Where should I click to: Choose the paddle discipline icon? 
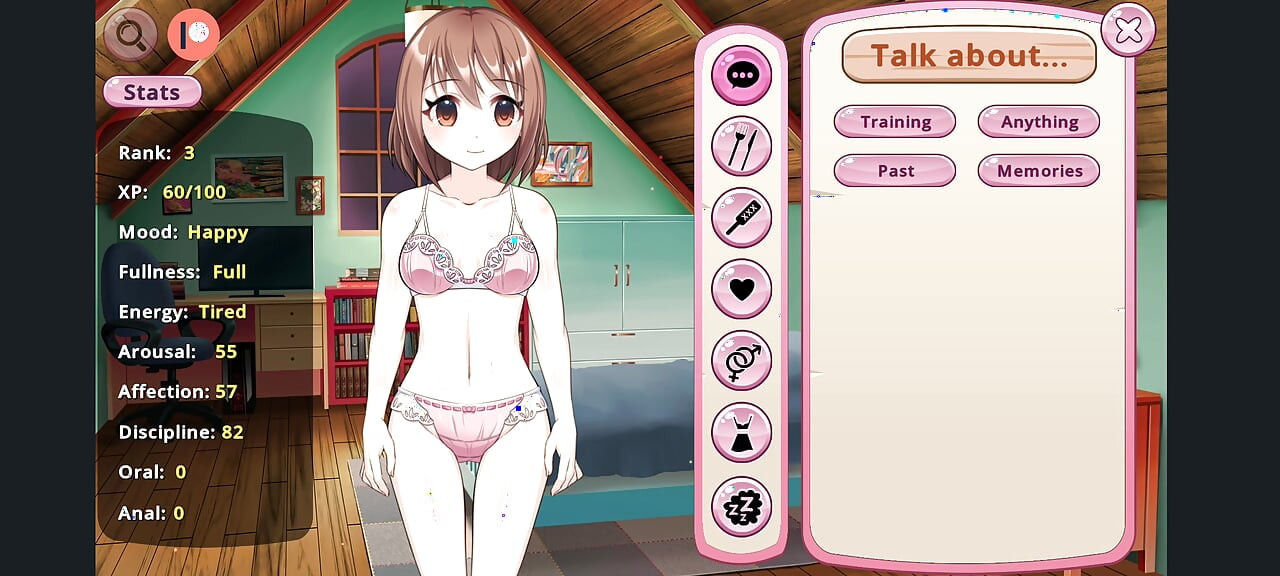pos(741,217)
